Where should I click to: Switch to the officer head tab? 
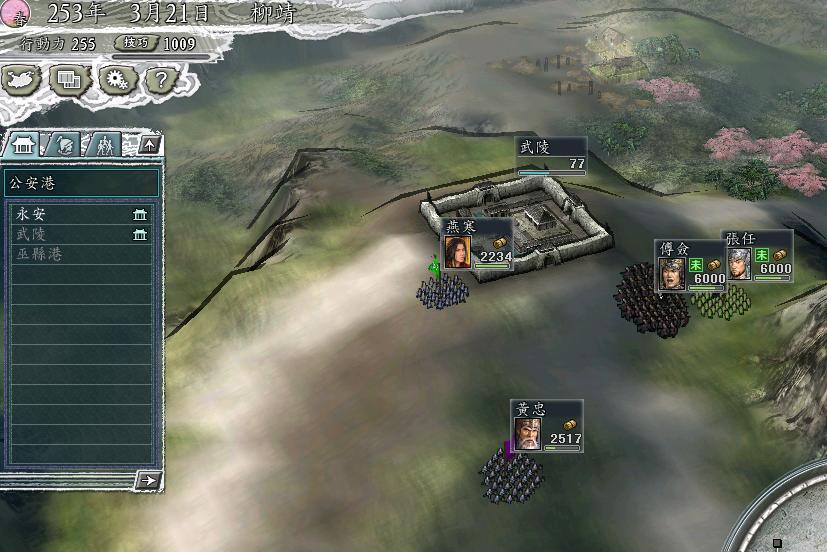coord(64,145)
